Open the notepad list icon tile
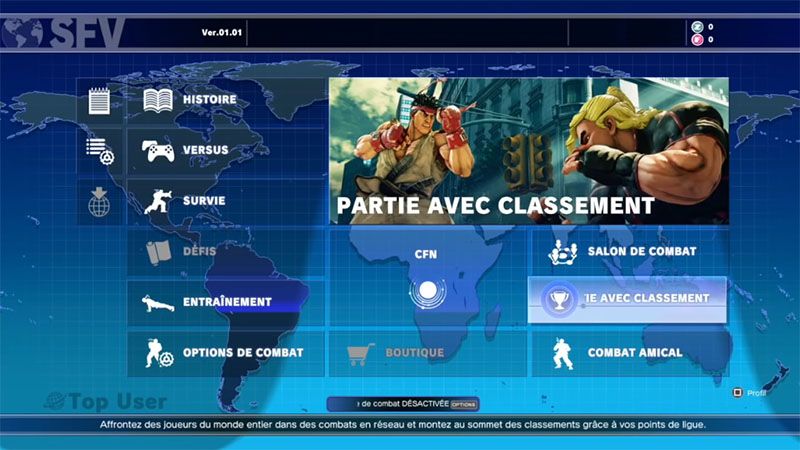 tap(99, 101)
